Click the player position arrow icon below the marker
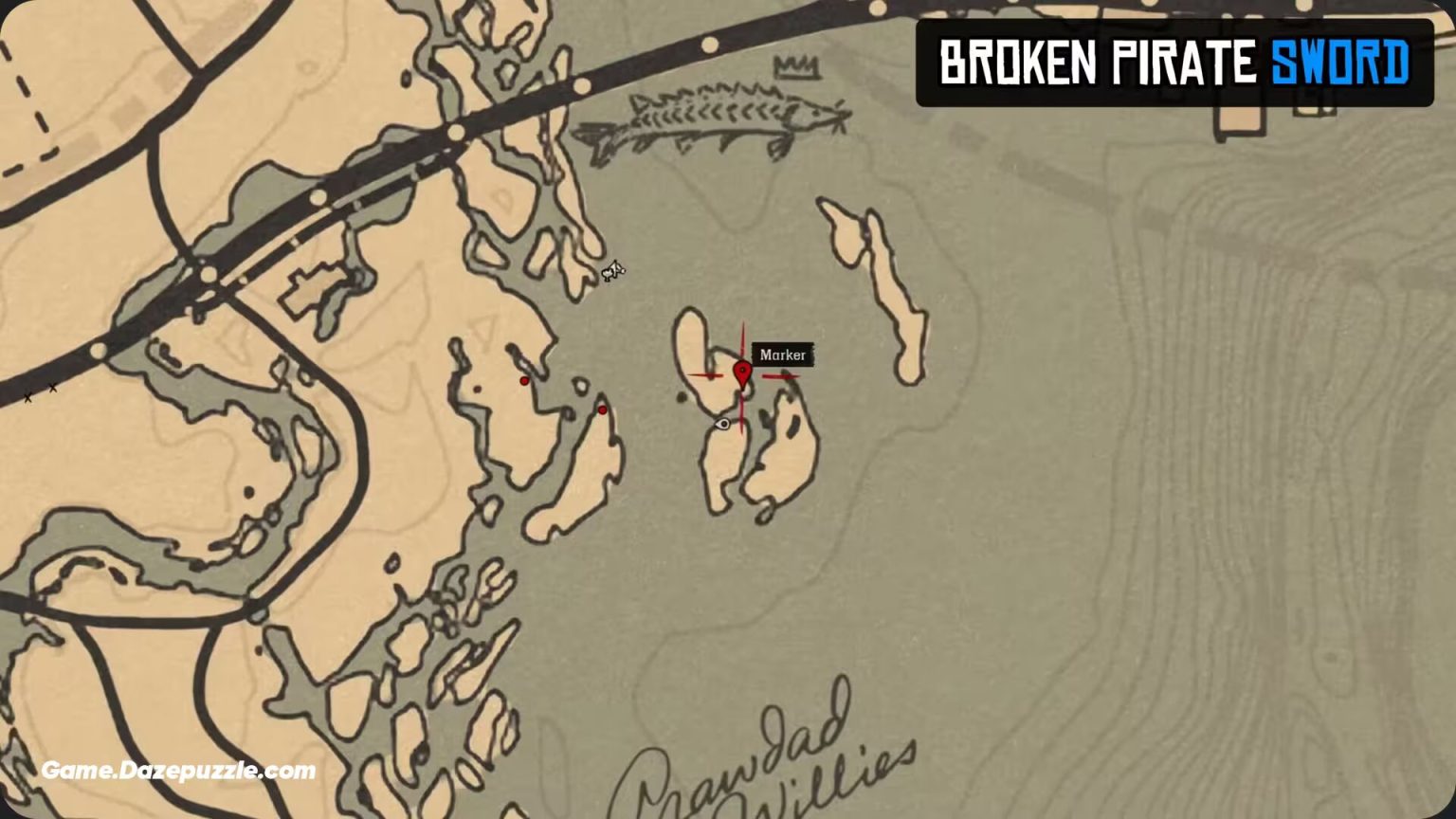 click(724, 424)
